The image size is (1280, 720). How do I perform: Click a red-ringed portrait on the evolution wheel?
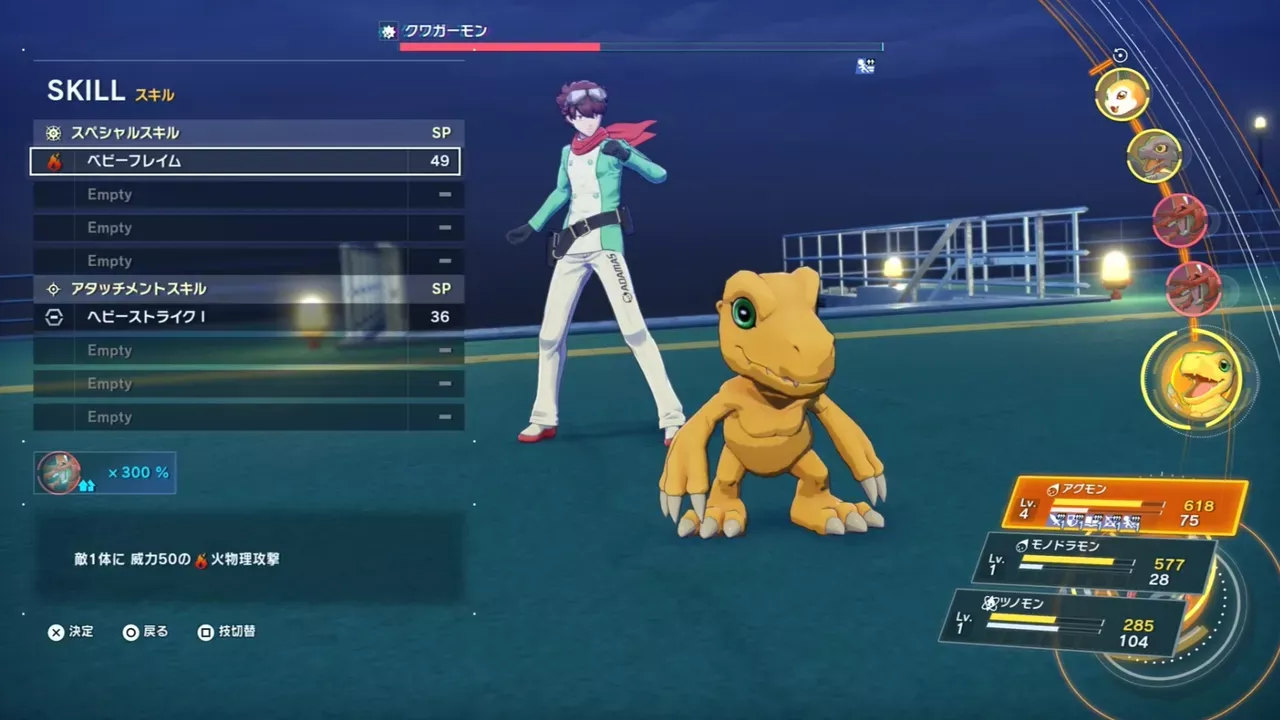click(x=1182, y=222)
